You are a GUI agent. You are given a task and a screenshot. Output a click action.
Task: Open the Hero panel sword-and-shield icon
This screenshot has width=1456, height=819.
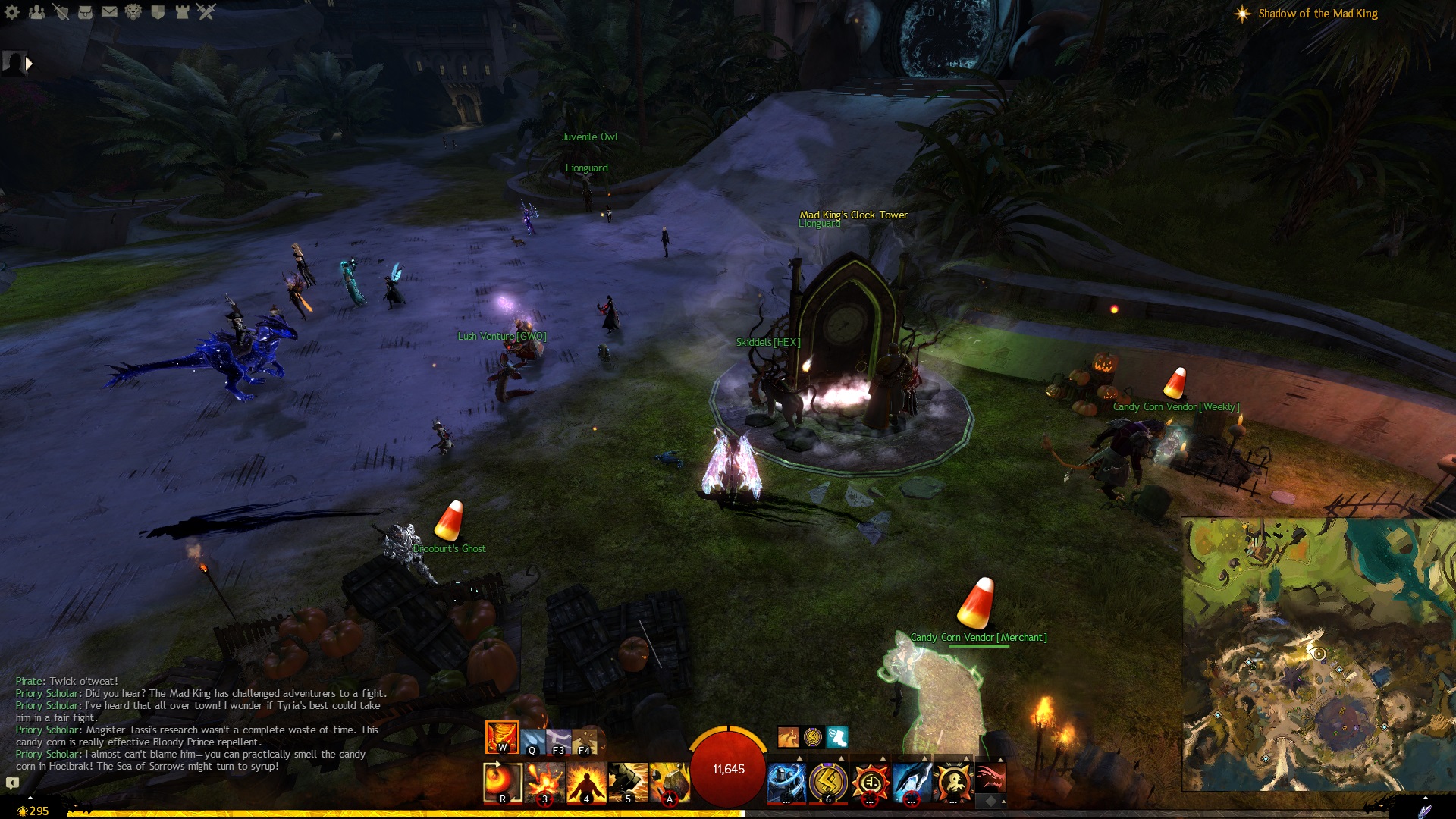pos(61,12)
